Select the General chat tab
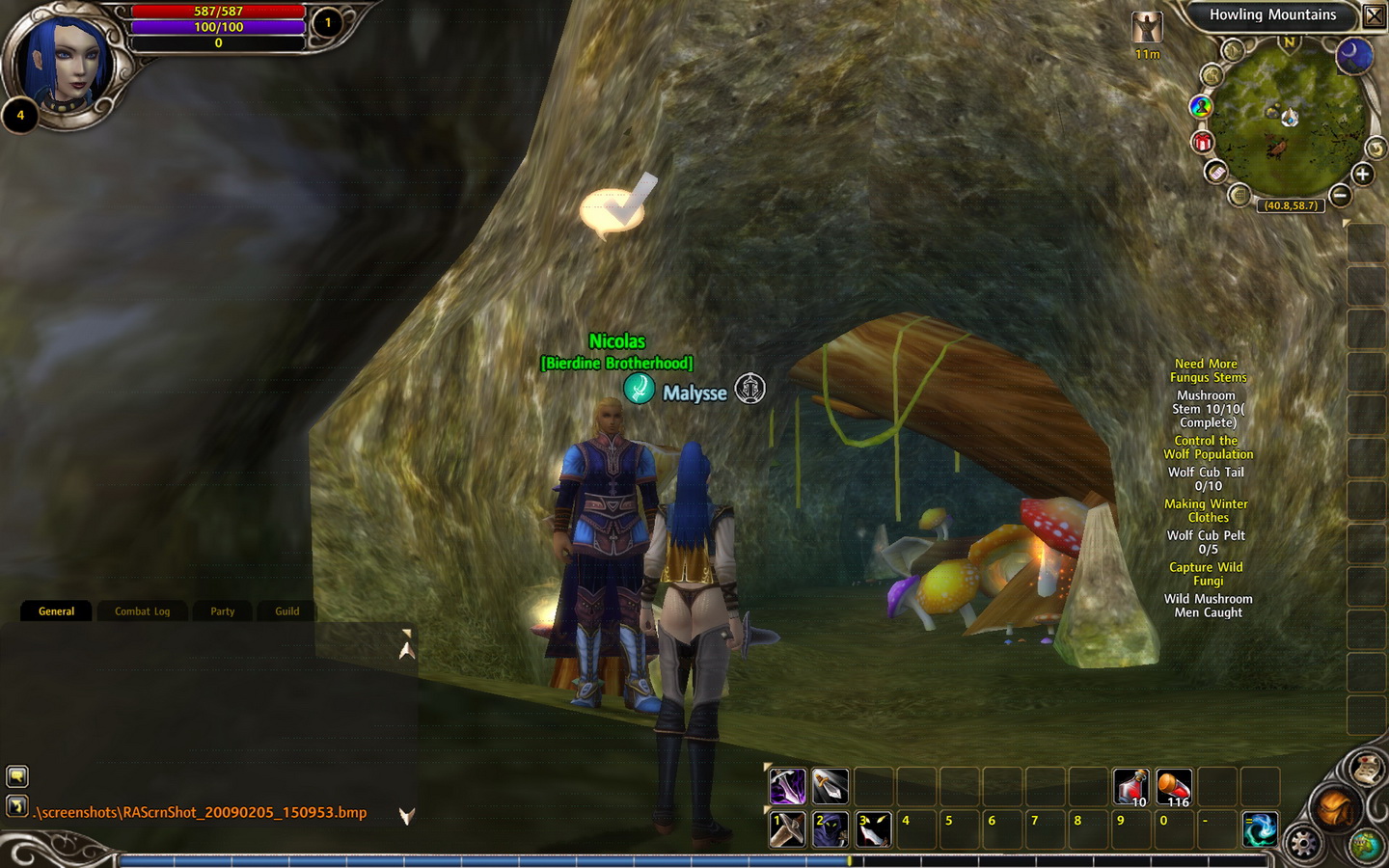This screenshot has height=868, width=1389. coord(56,611)
